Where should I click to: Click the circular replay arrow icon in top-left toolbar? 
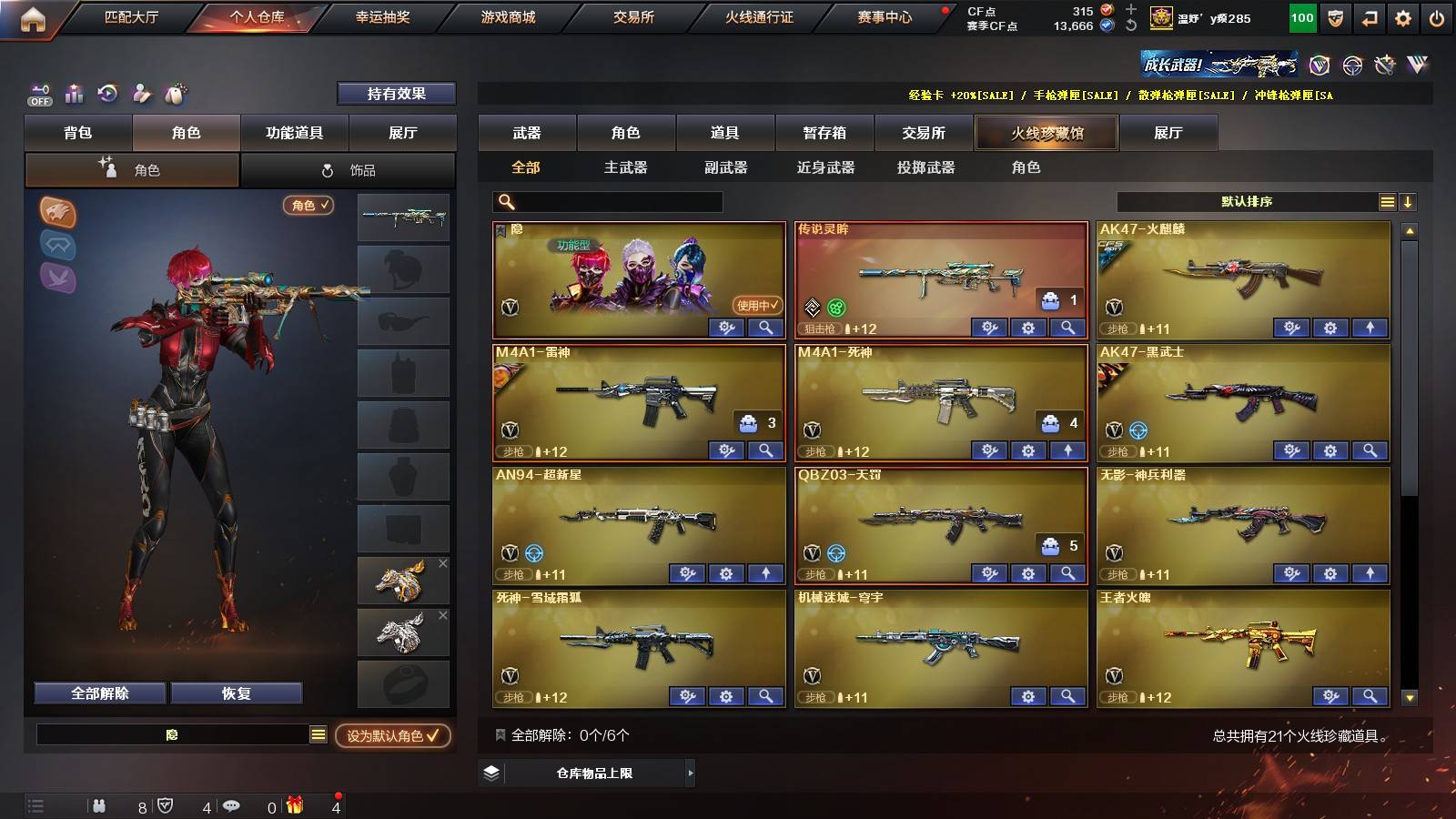tap(108, 93)
